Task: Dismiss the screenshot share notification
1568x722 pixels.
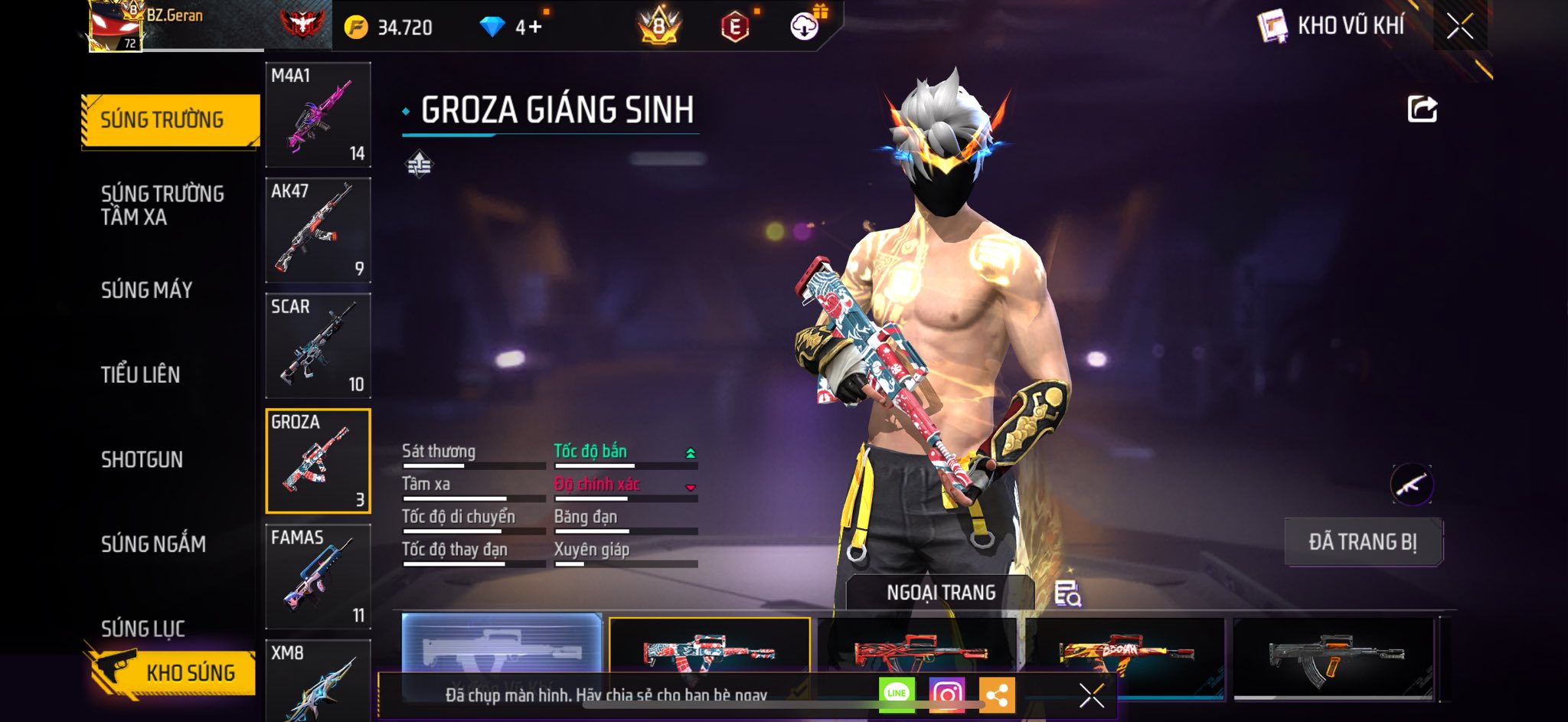Action: pyautogui.click(x=1091, y=695)
